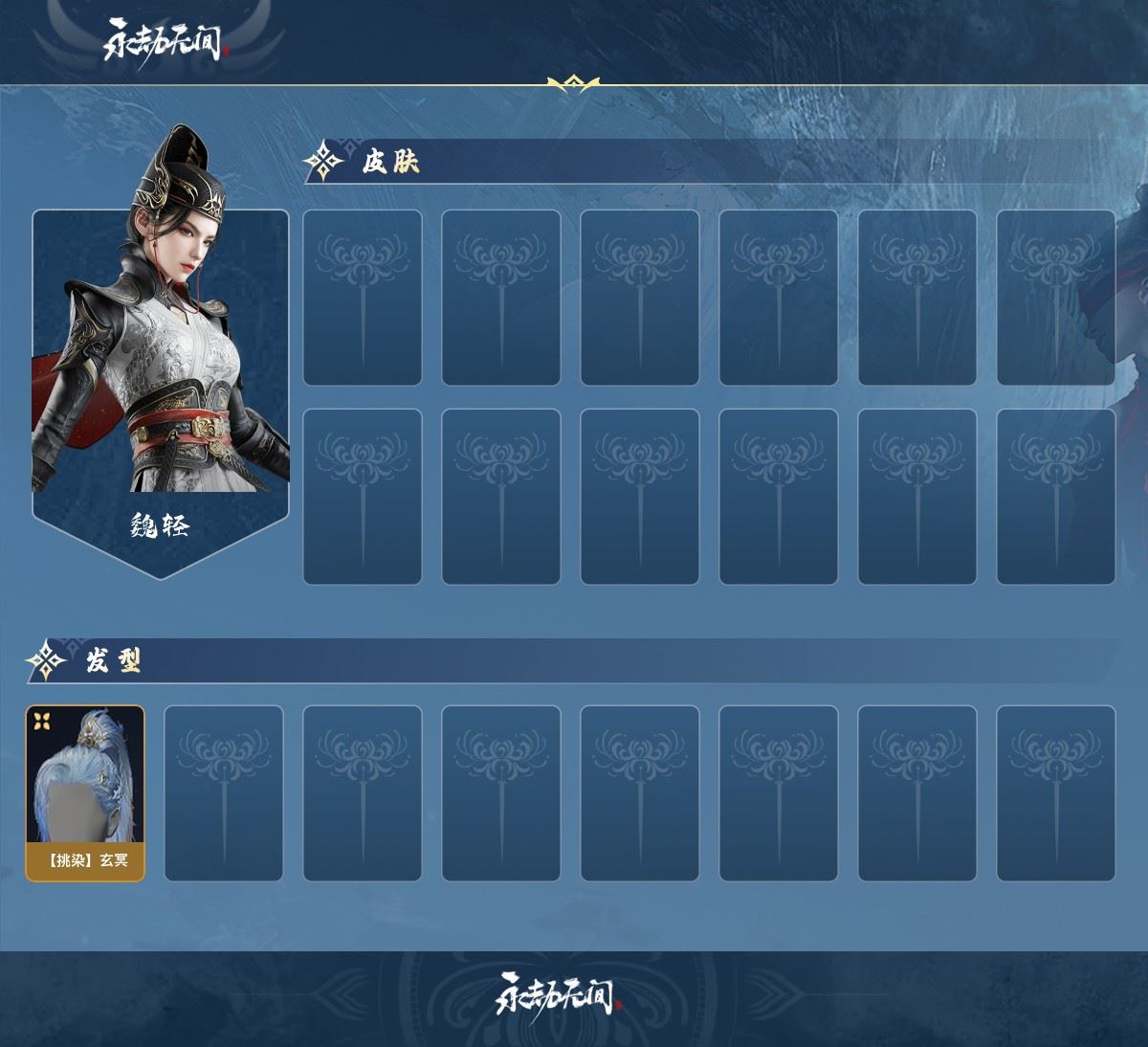The image size is (1148, 1047).
Task: Select the 【挑染】玄冥 hairstyle card
Action: (85, 792)
